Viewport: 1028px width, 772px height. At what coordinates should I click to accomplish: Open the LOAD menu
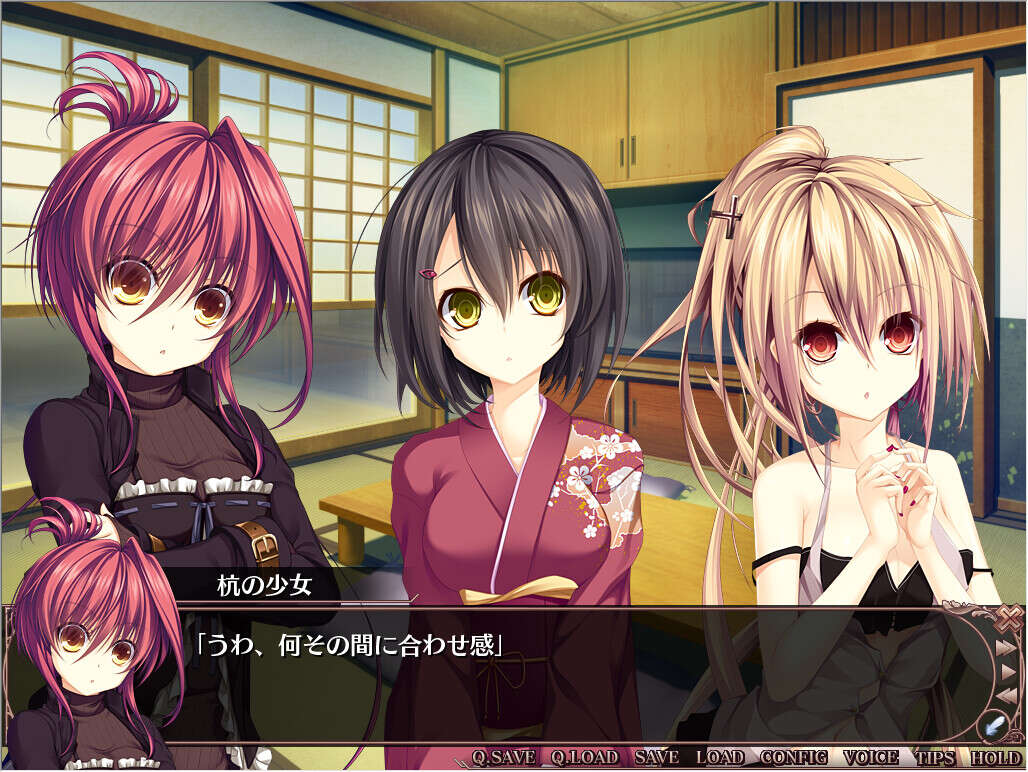(x=720, y=757)
